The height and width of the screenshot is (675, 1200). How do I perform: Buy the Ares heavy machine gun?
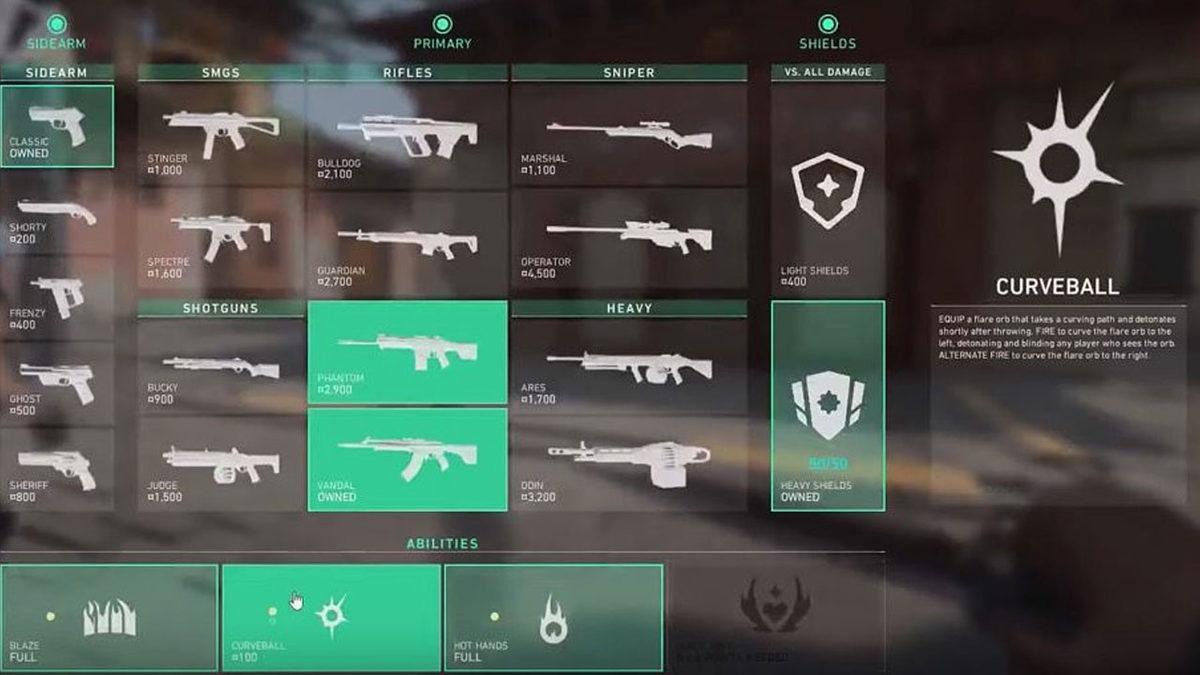pos(629,367)
